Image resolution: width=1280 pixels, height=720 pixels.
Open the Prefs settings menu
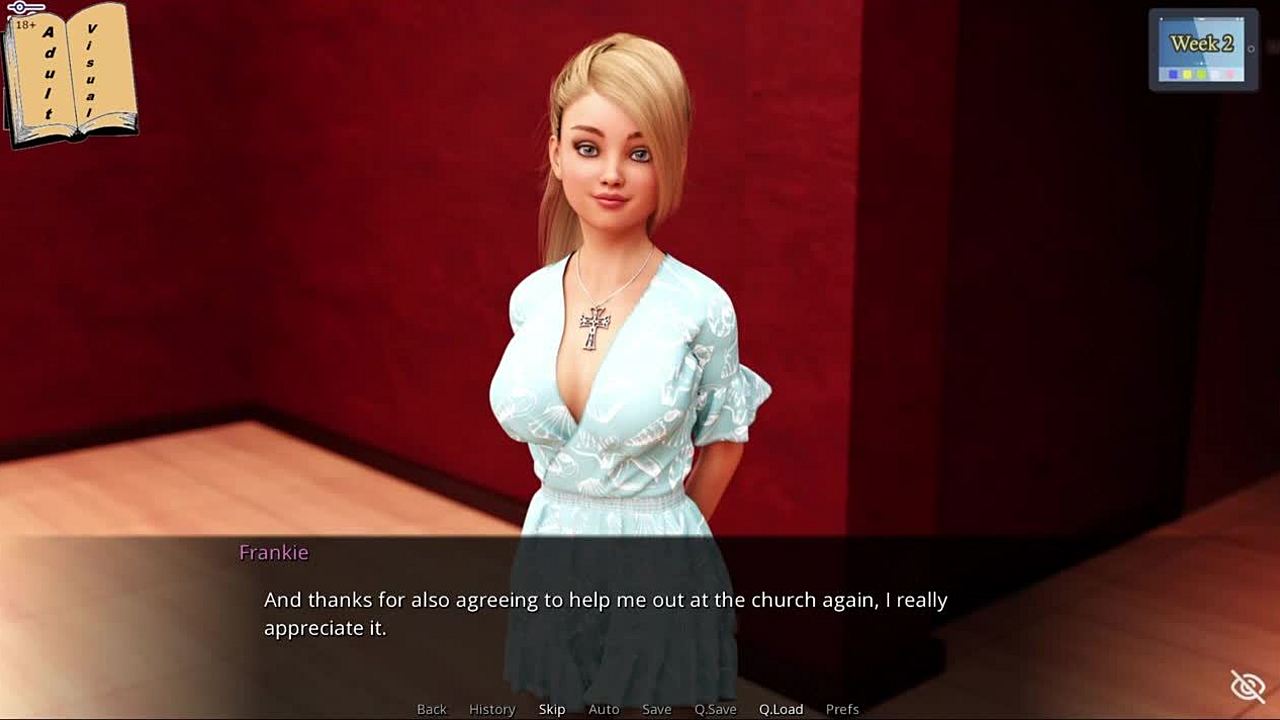pos(842,709)
